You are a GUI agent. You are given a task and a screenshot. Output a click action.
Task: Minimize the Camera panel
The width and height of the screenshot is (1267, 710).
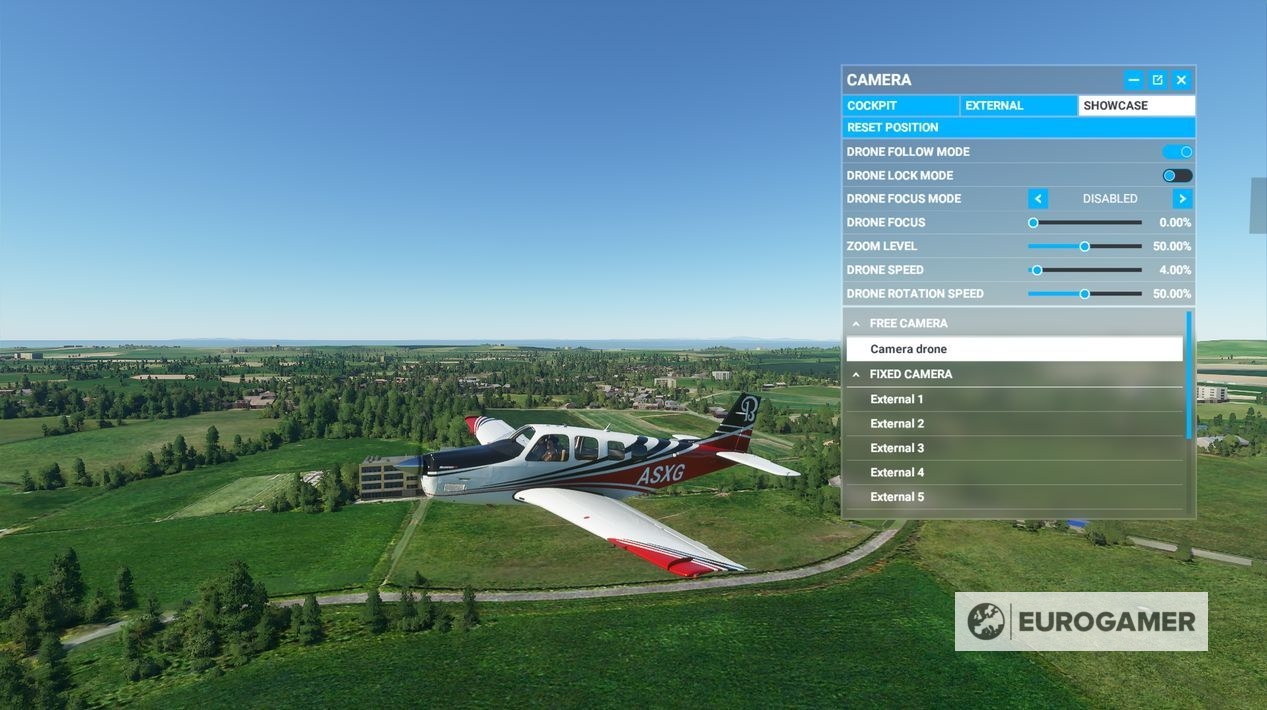1133,80
